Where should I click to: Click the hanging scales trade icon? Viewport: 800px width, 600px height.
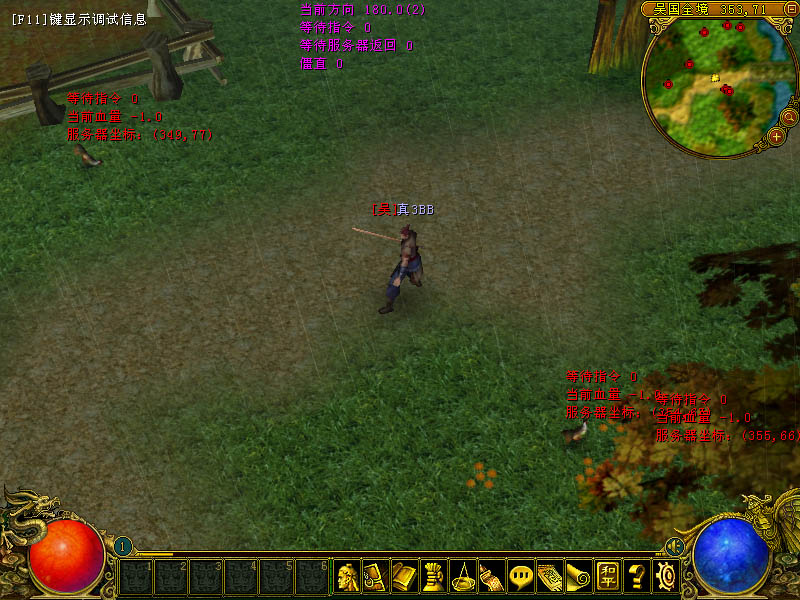pos(462,576)
